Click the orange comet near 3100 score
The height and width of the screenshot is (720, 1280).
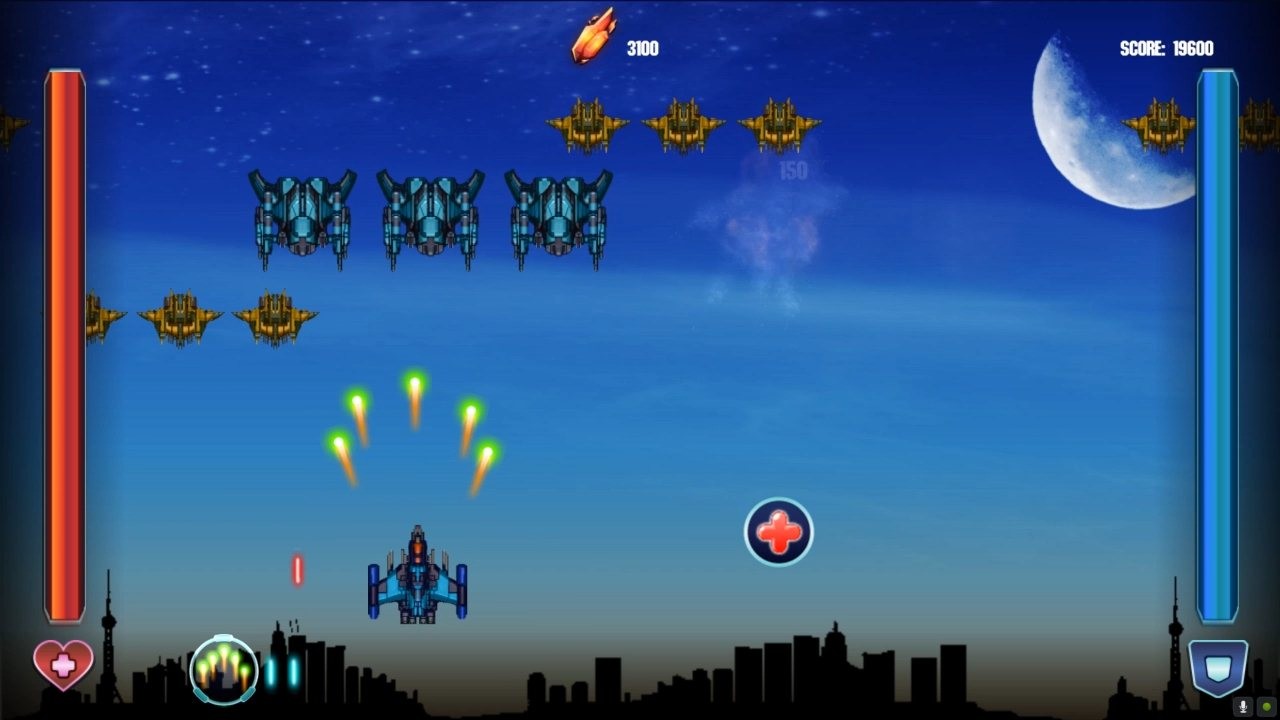click(592, 37)
